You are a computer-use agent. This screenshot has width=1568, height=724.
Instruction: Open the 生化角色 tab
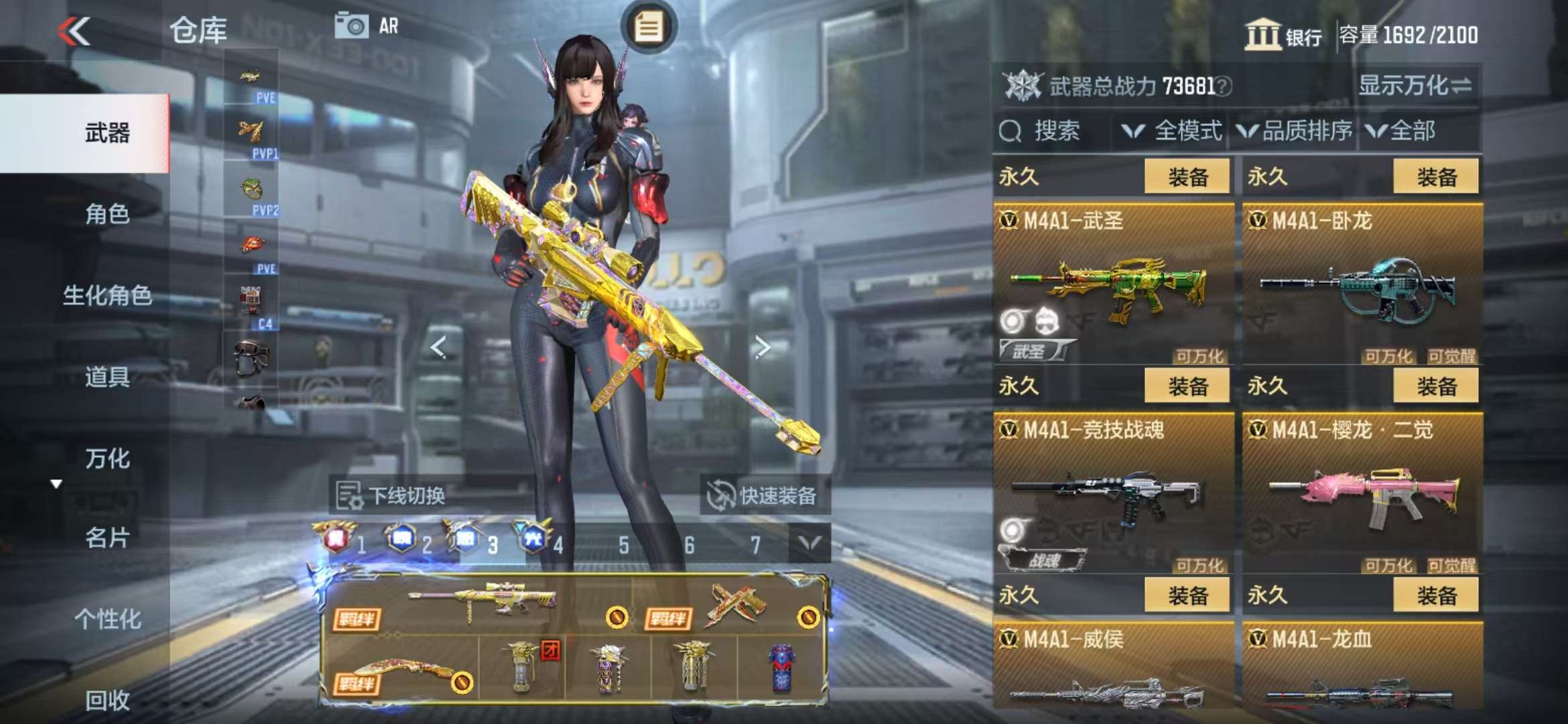pyautogui.click(x=107, y=295)
